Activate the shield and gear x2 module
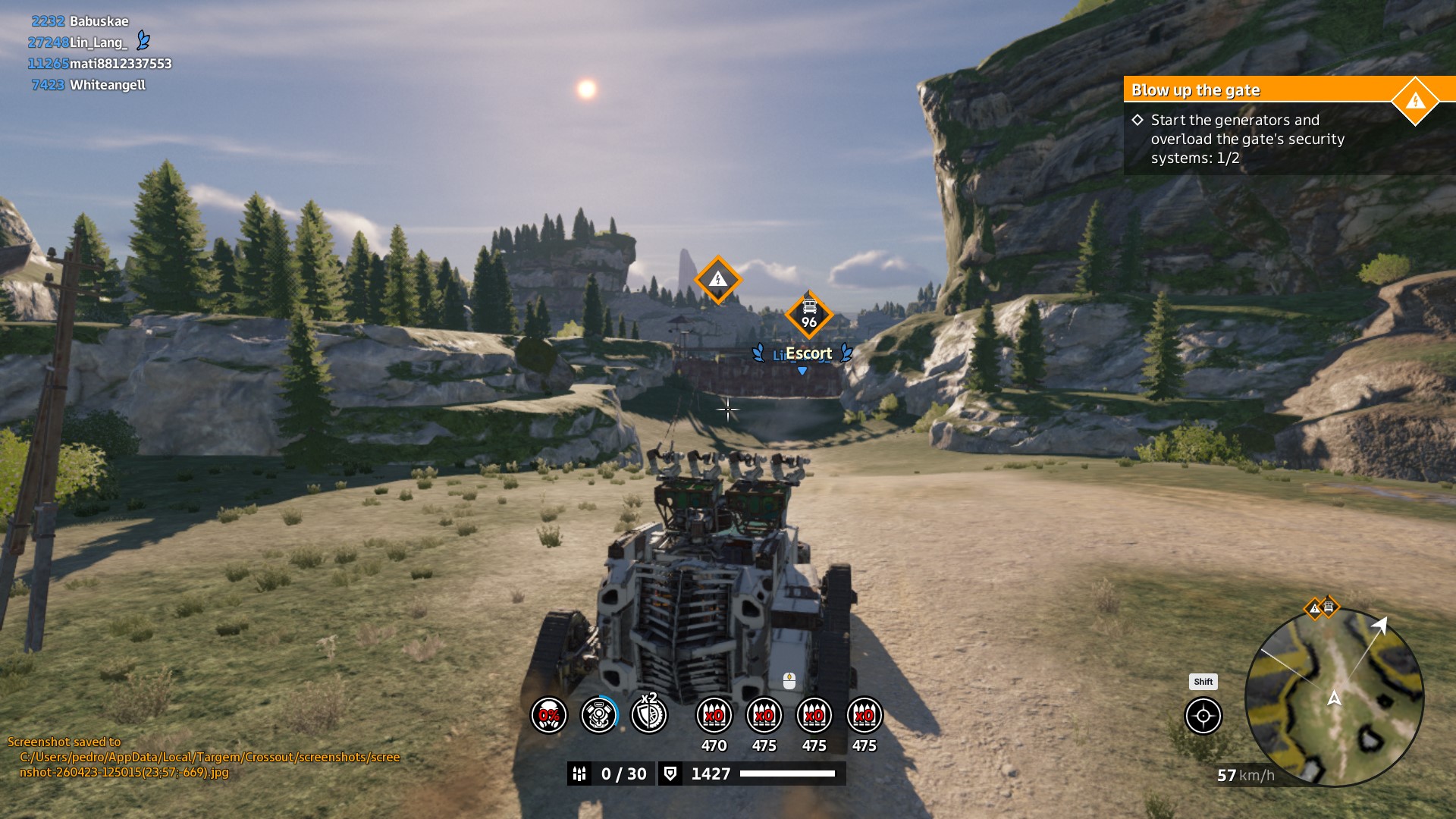 coord(649,715)
